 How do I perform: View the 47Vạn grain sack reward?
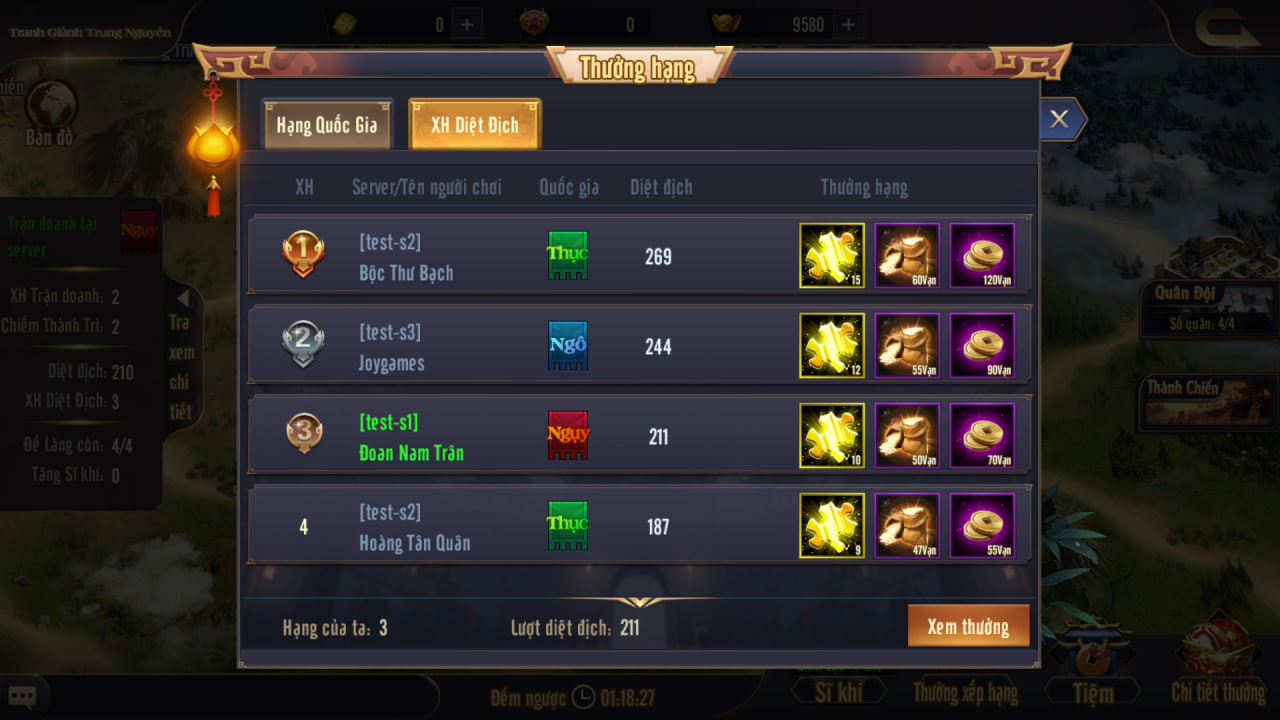tap(907, 526)
